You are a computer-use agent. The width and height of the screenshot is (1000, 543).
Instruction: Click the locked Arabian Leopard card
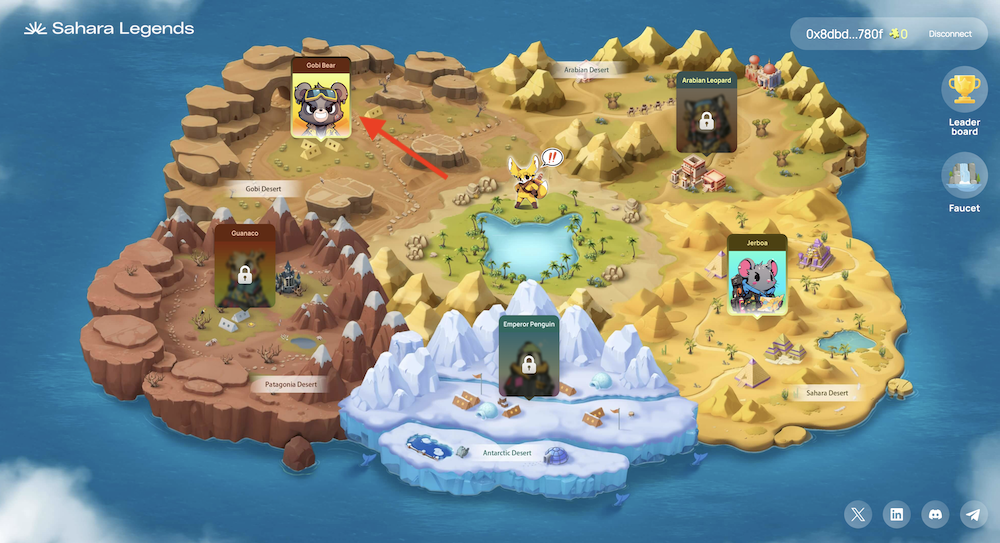[706, 112]
